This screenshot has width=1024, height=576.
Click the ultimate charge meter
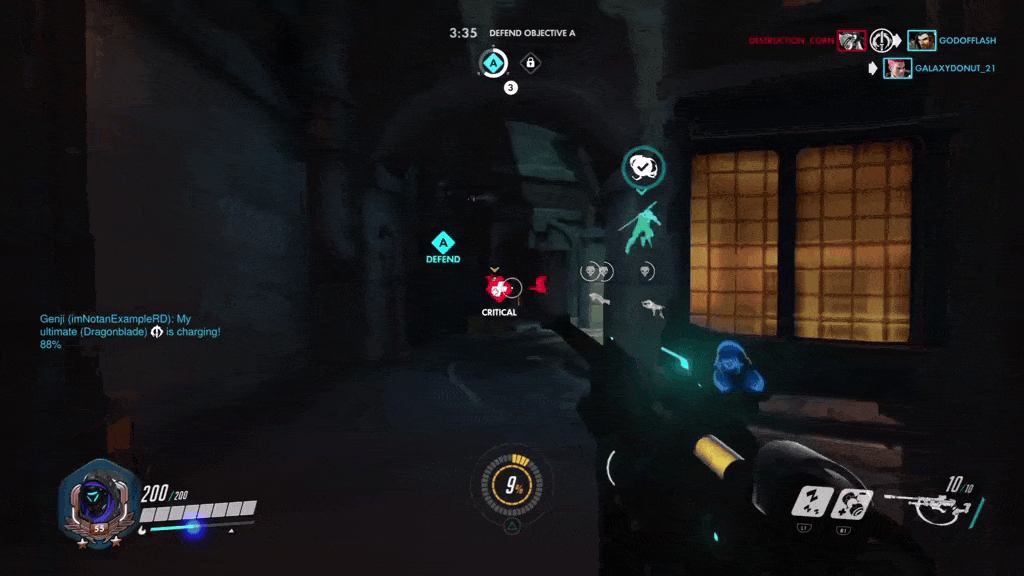coord(512,487)
